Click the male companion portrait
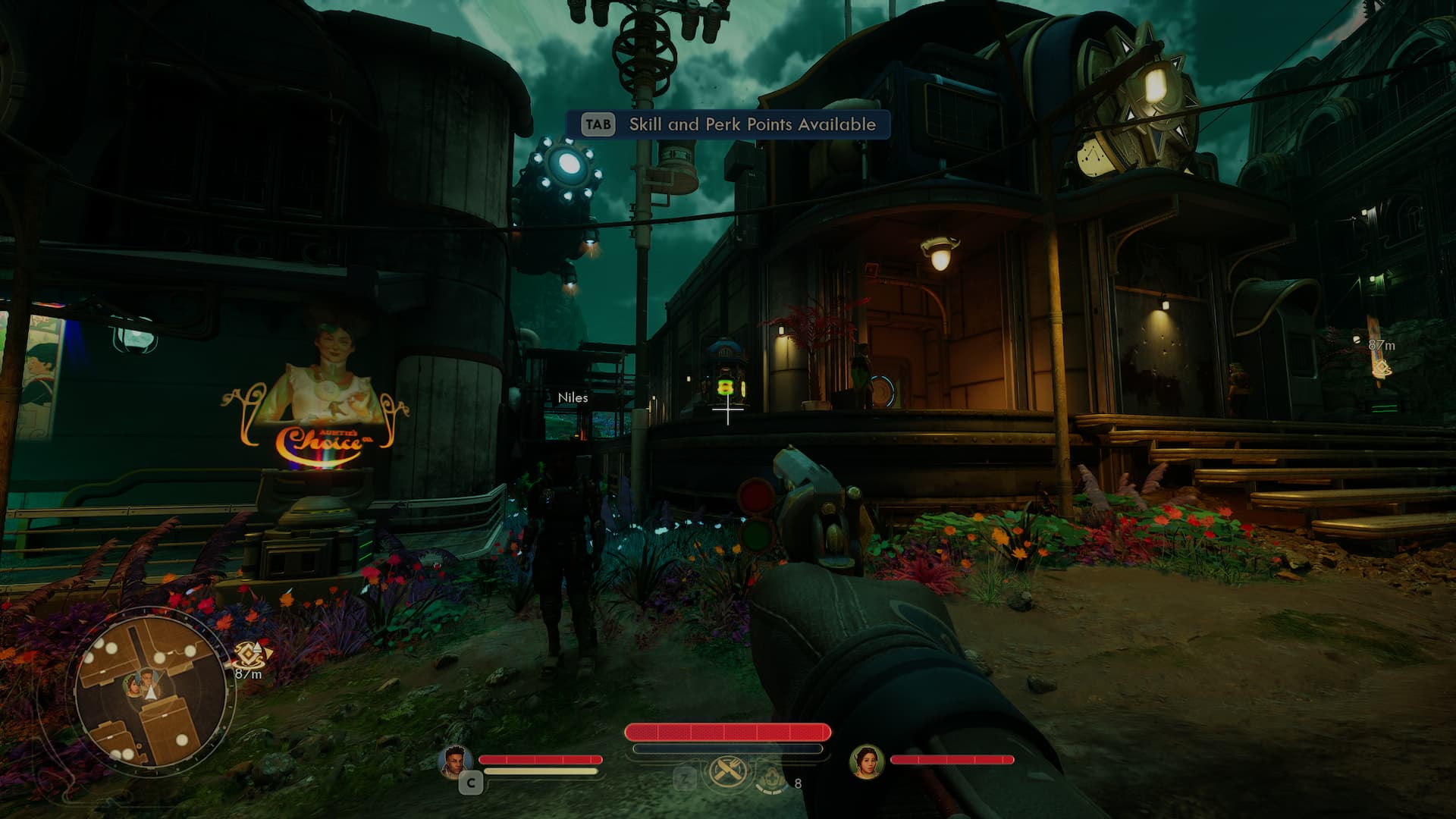The image size is (1456, 819). [456, 761]
